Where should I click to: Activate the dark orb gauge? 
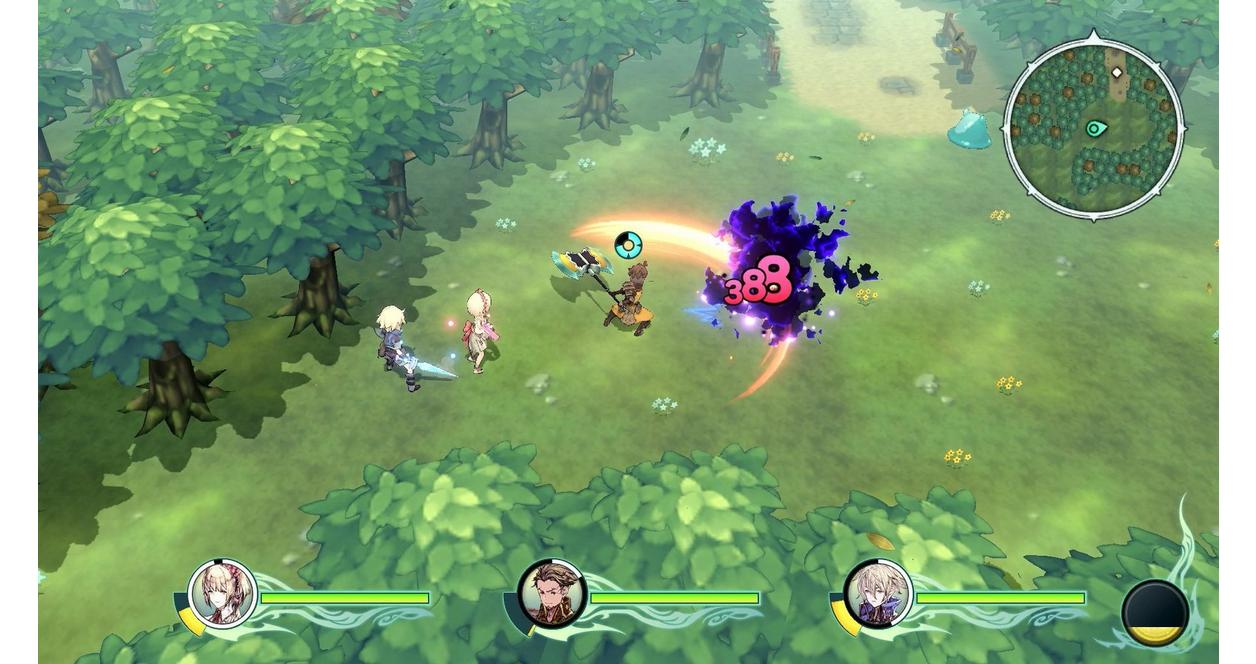coord(1155,612)
